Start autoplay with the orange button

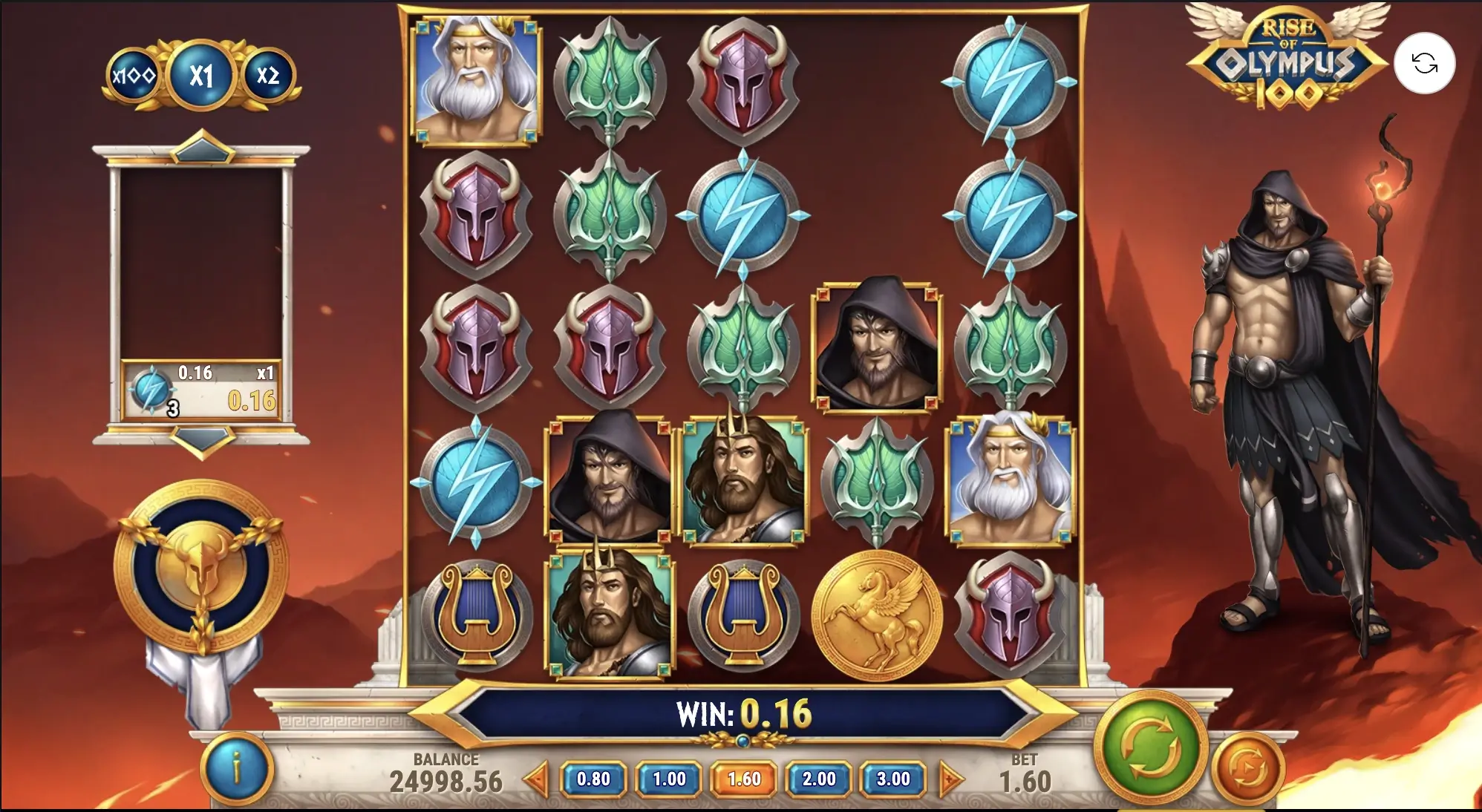point(1250,770)
